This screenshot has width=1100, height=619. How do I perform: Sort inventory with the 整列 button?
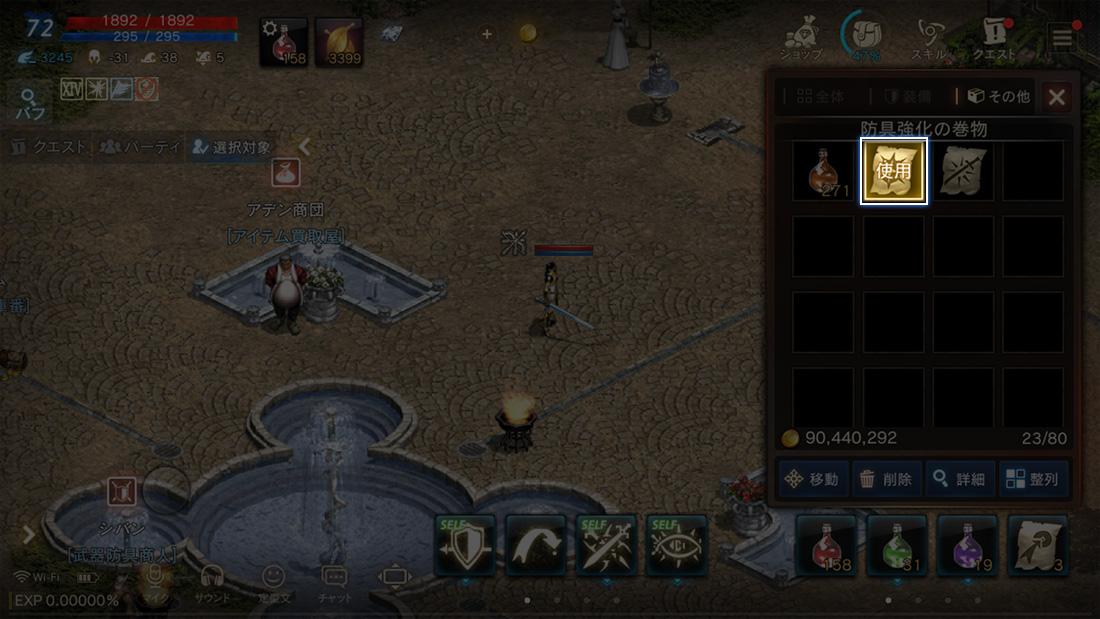1033,479
